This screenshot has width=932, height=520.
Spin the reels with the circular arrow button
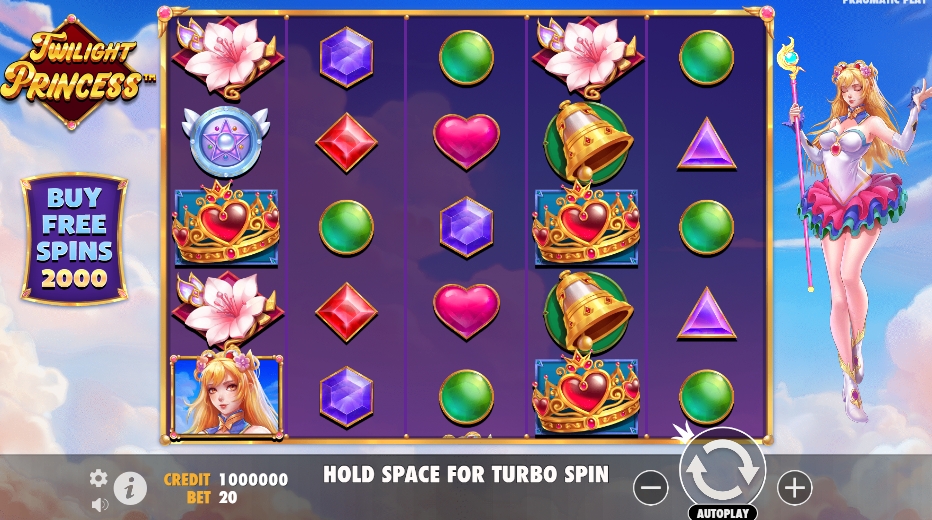(x=722, y=471)
